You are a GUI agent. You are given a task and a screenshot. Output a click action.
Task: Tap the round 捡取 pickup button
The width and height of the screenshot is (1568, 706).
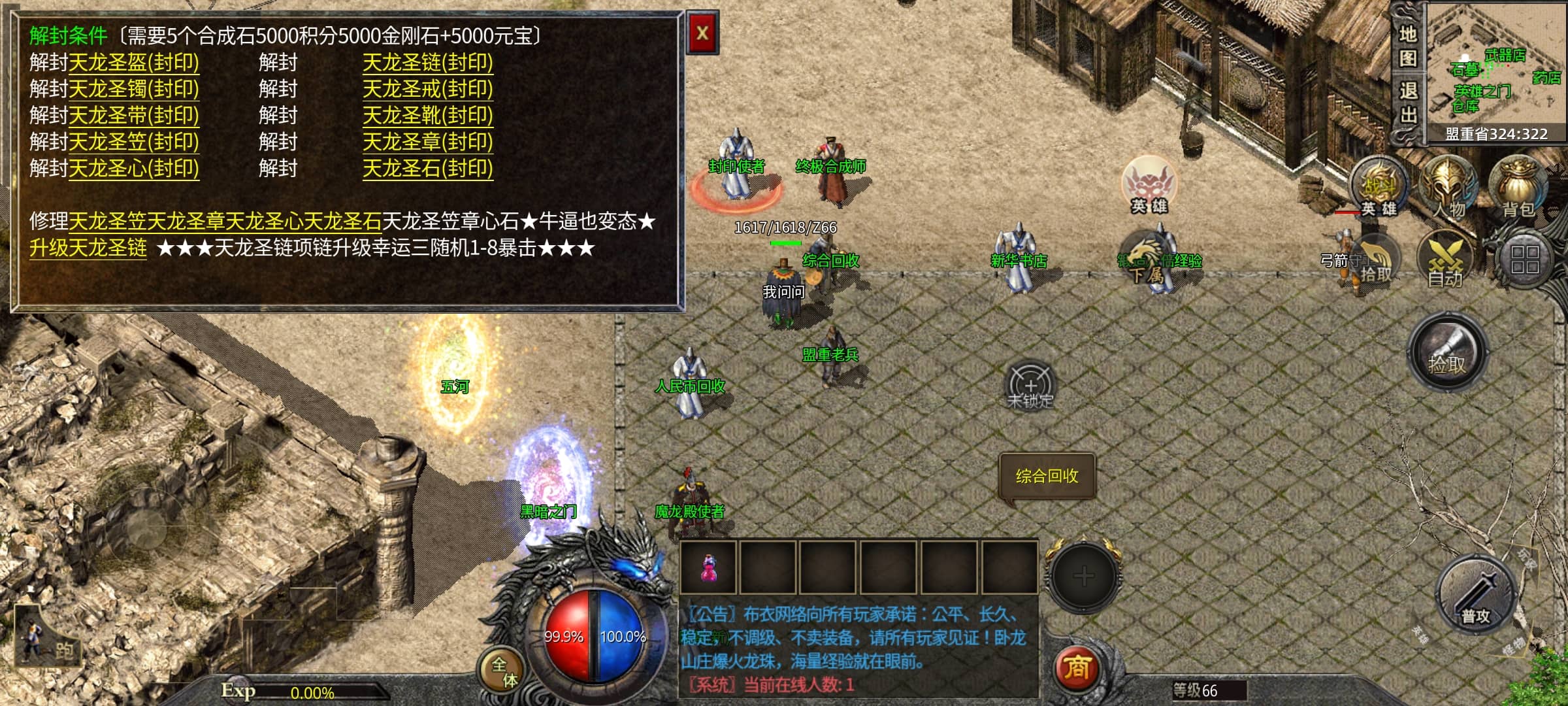click(1446, 353)
